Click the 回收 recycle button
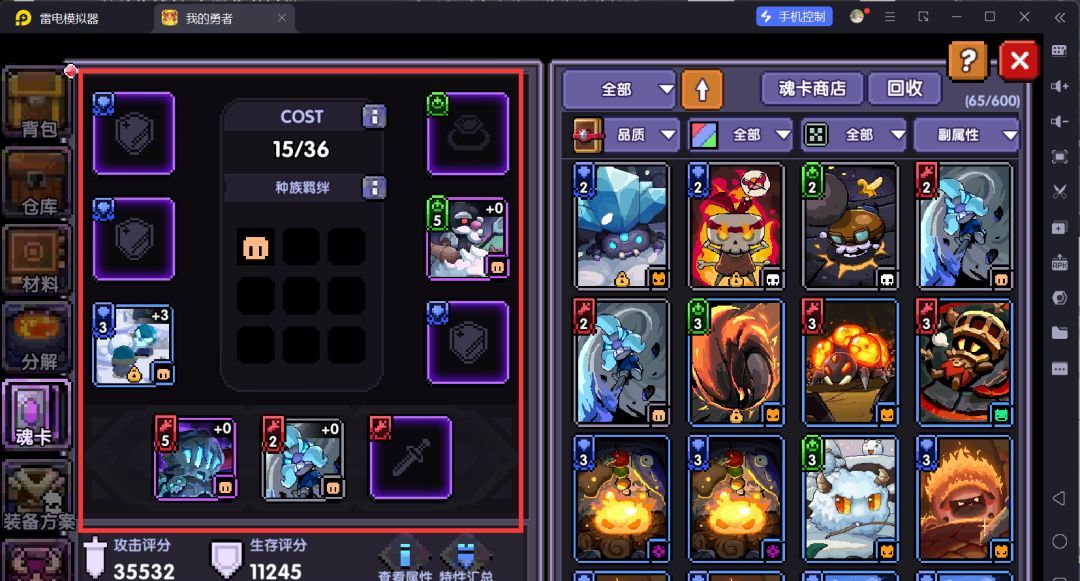Screen dimensions: 1080x581 pyautogui.click(x=904, y=89)
